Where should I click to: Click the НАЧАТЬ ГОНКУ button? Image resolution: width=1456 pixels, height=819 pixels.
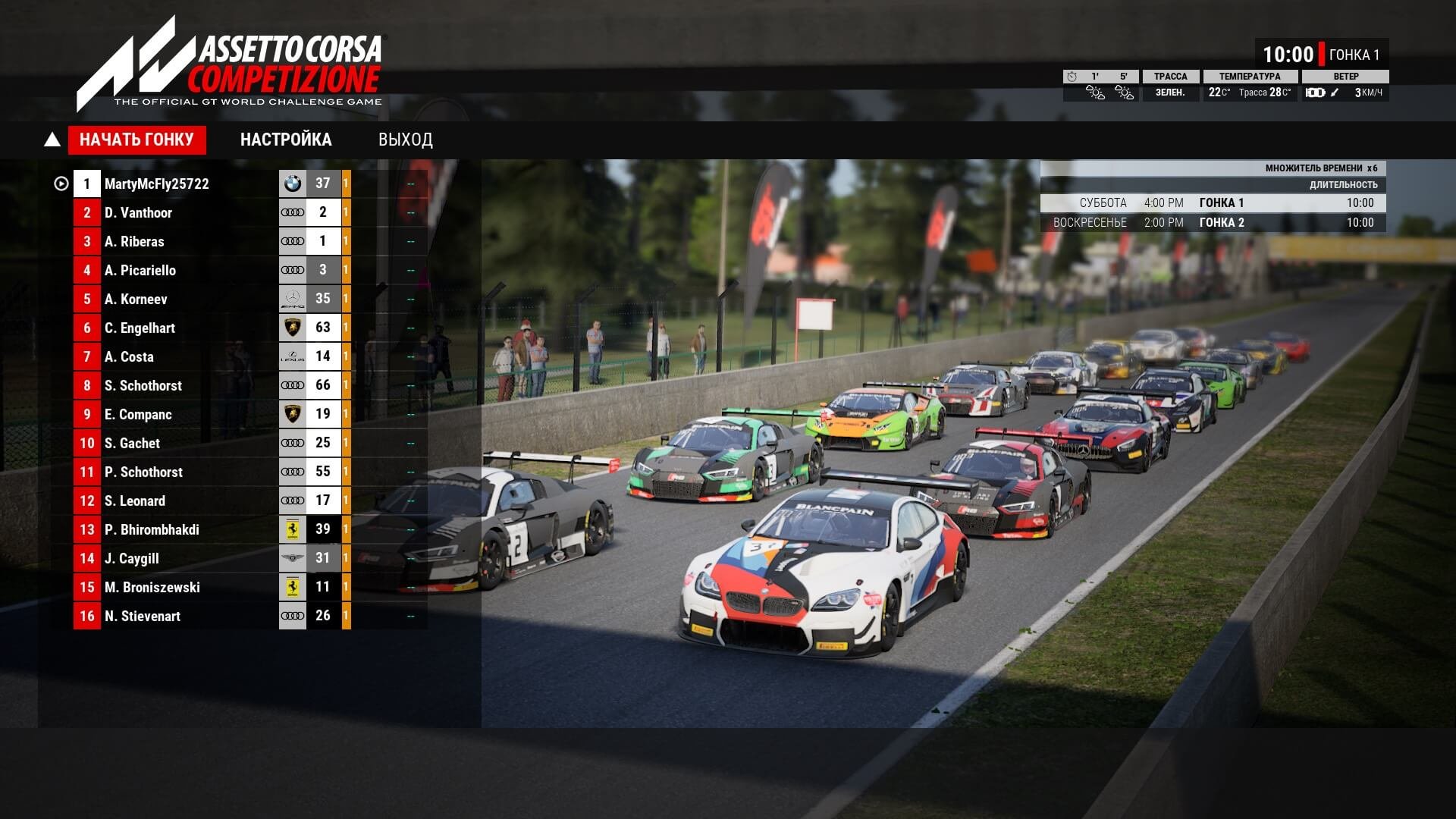(136, 140)
